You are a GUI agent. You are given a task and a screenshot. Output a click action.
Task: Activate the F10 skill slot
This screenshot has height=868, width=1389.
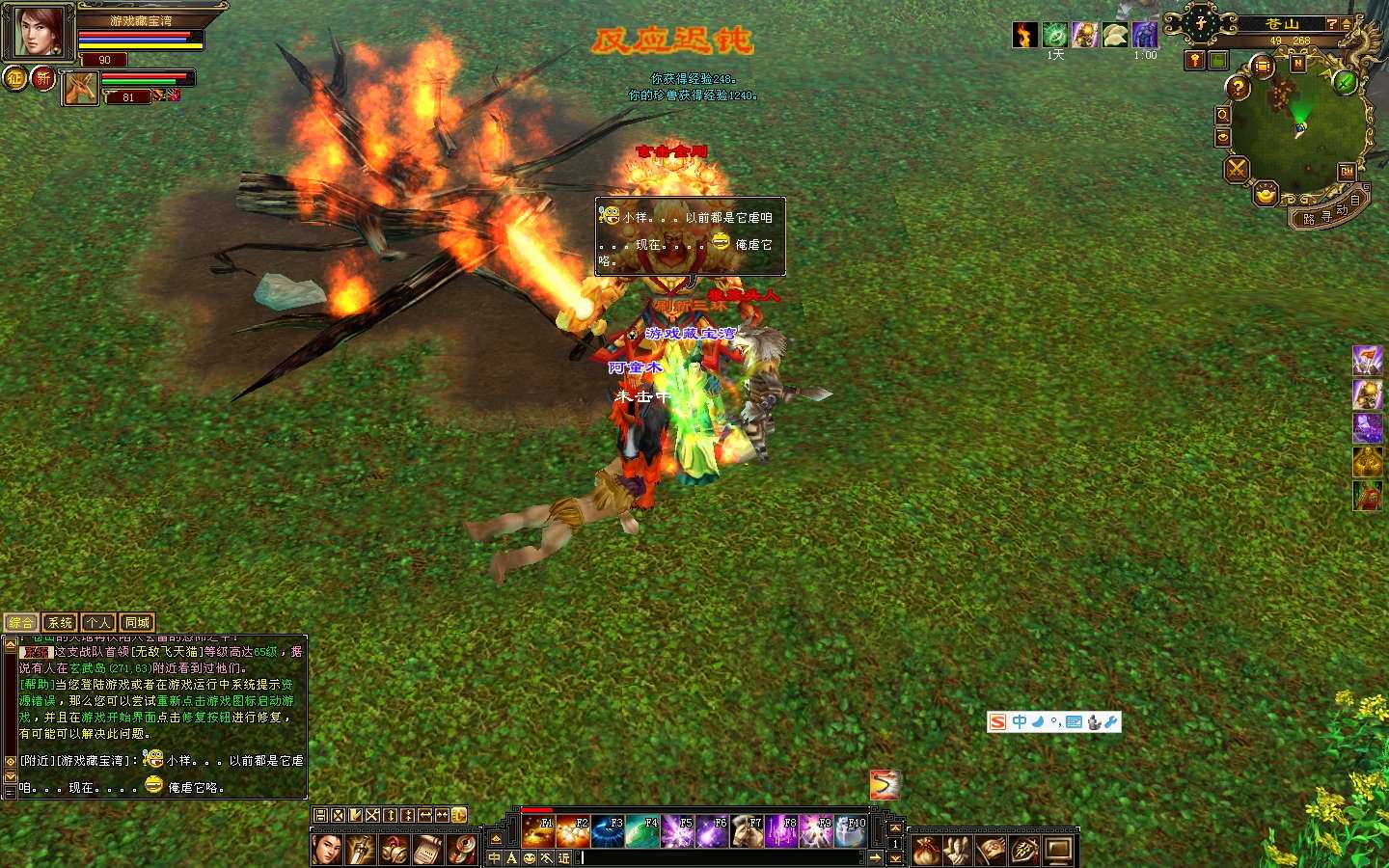tap(851, 830)
